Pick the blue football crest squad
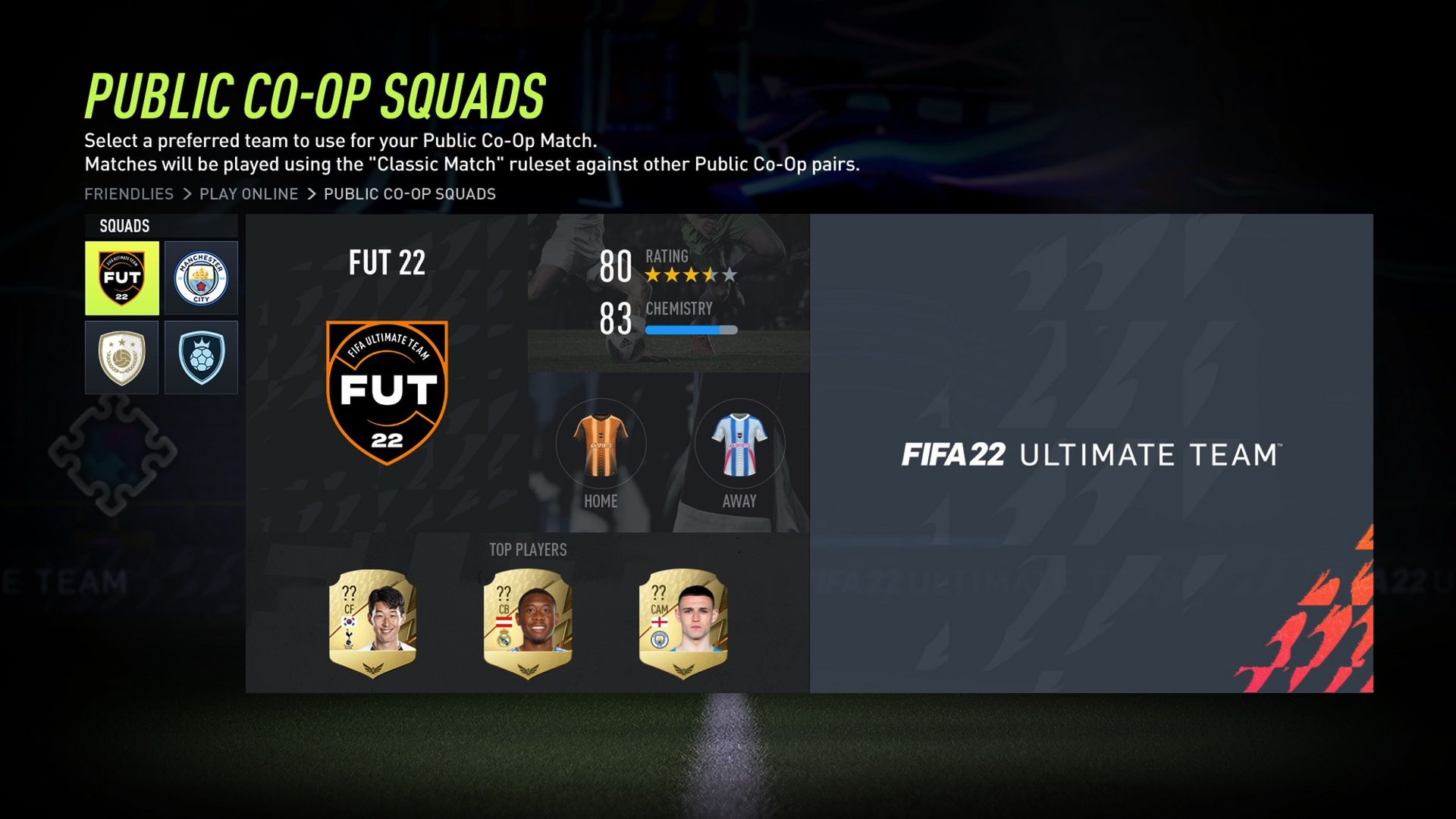The image size is (1456, 819). [201, 357]
